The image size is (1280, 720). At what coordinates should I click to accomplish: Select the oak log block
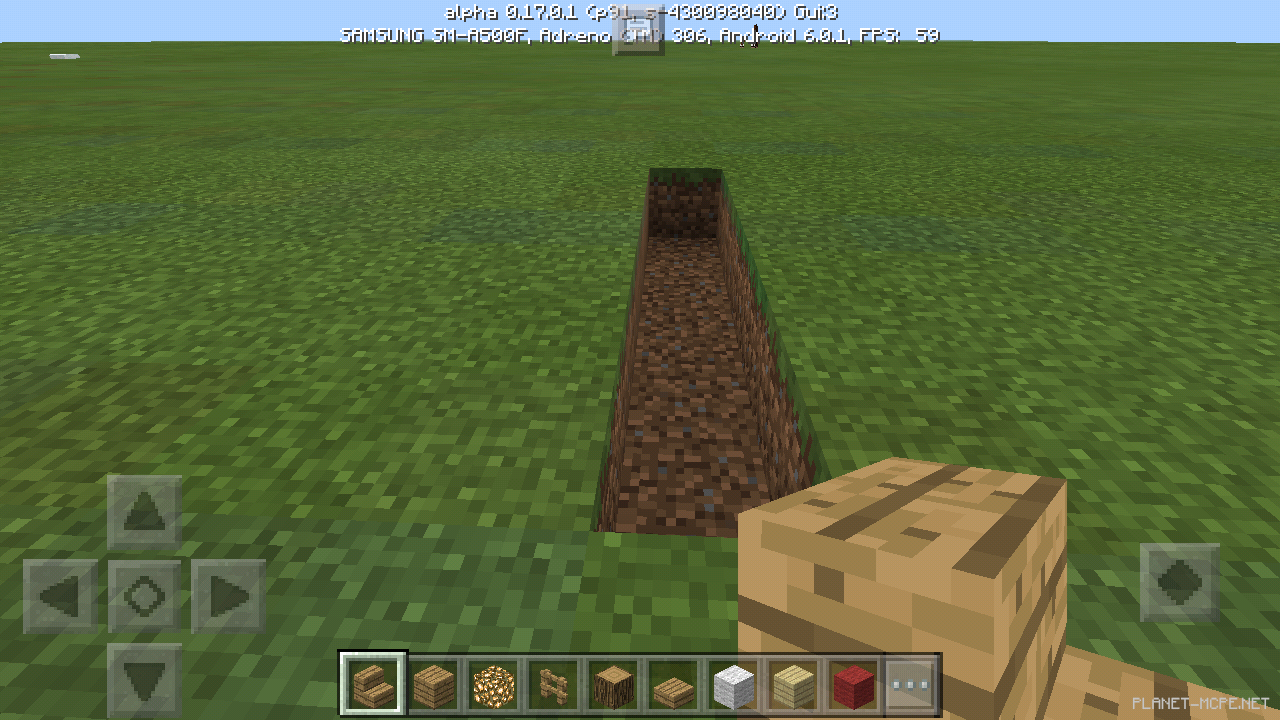(613, 684)
